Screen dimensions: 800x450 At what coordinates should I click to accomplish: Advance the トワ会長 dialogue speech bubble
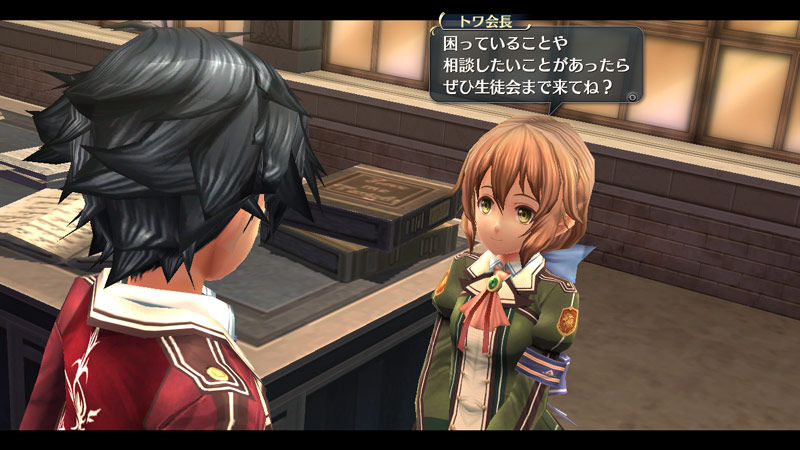tap(633, 97)
